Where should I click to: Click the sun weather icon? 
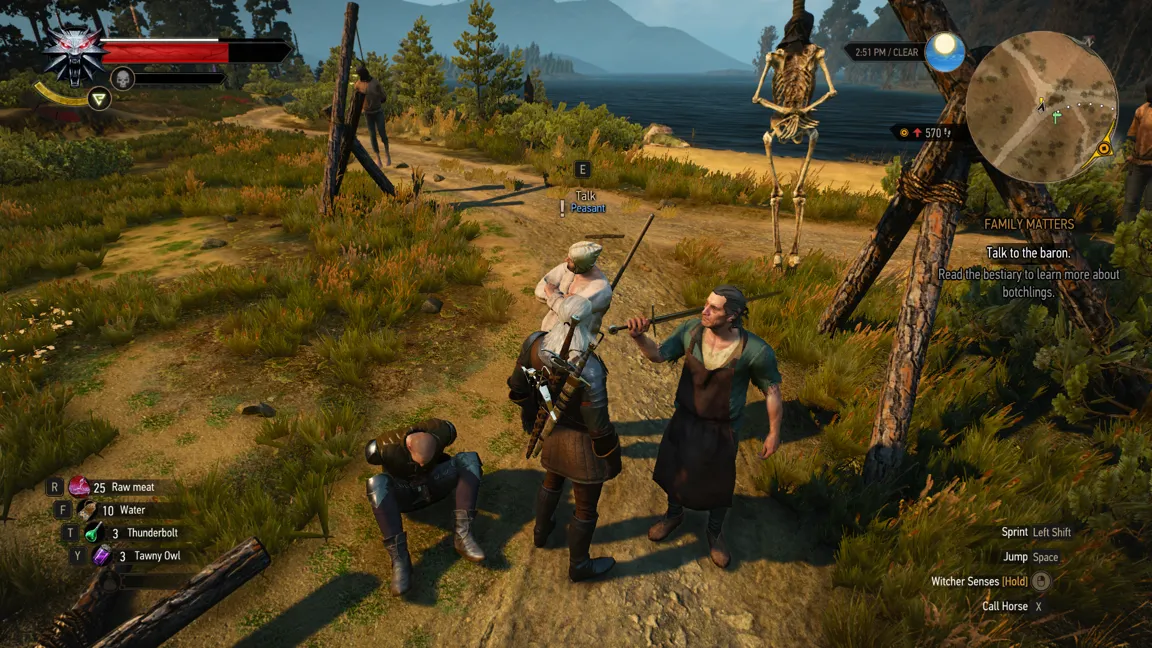coord(944,52)
